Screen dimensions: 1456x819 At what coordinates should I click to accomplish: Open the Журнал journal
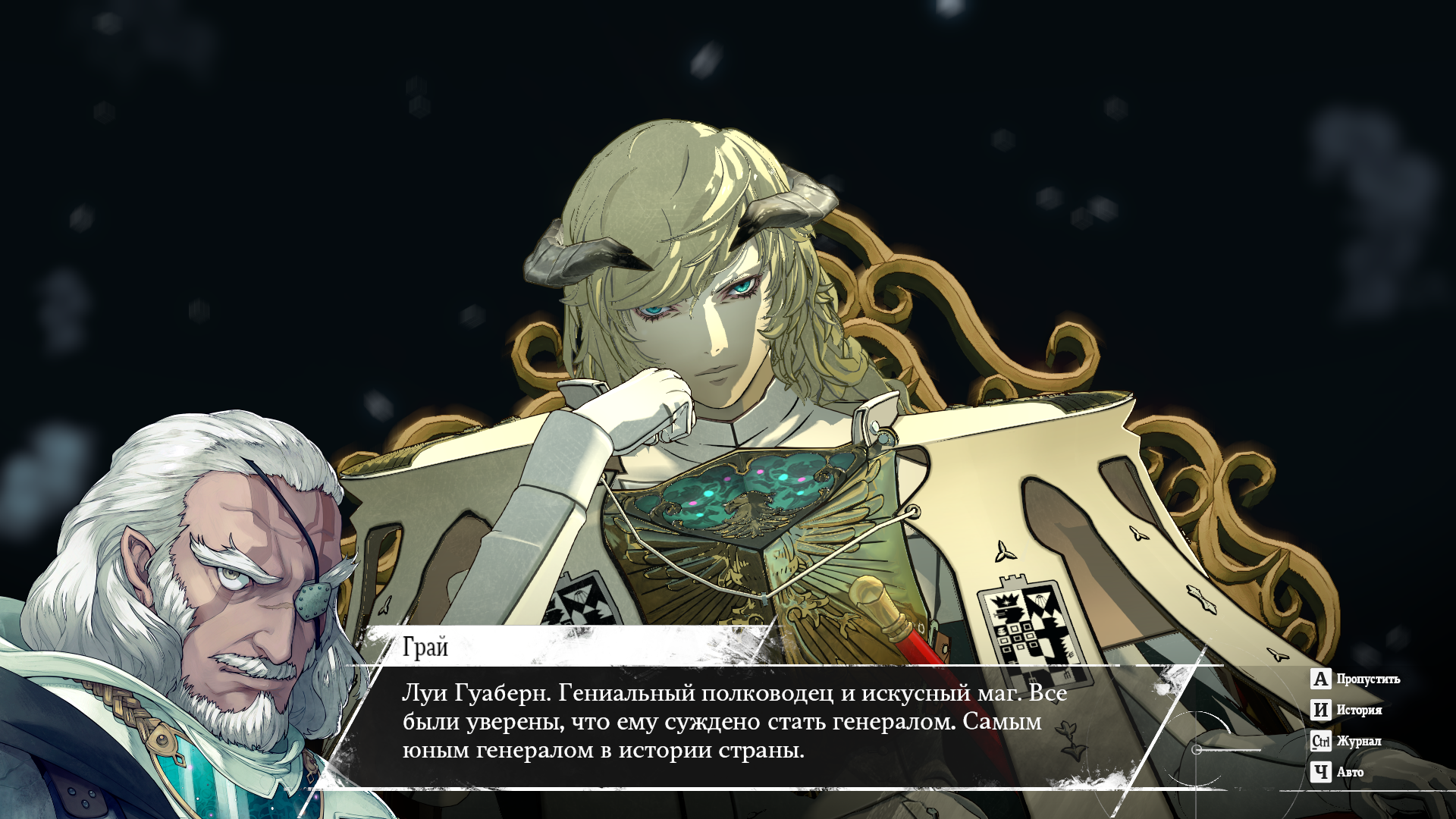coord(1347,741)
